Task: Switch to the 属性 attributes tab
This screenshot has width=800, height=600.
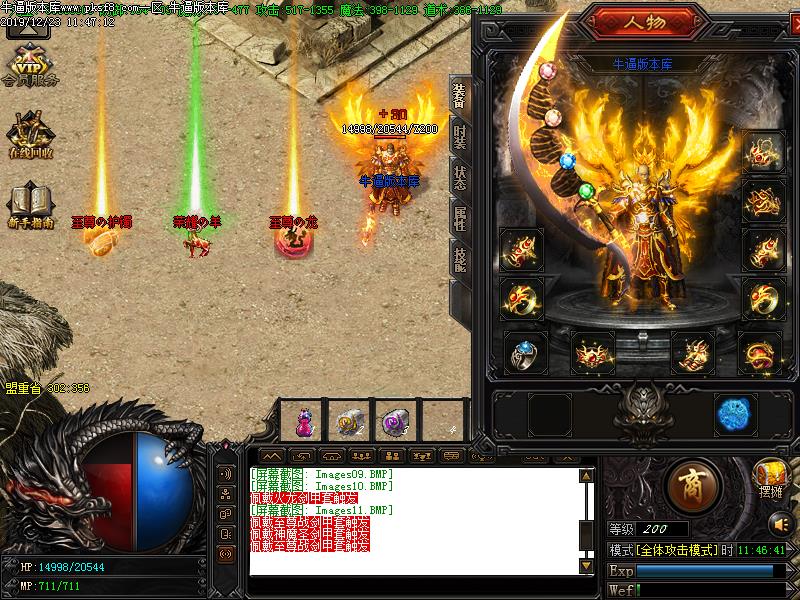Action: [459, 218]
